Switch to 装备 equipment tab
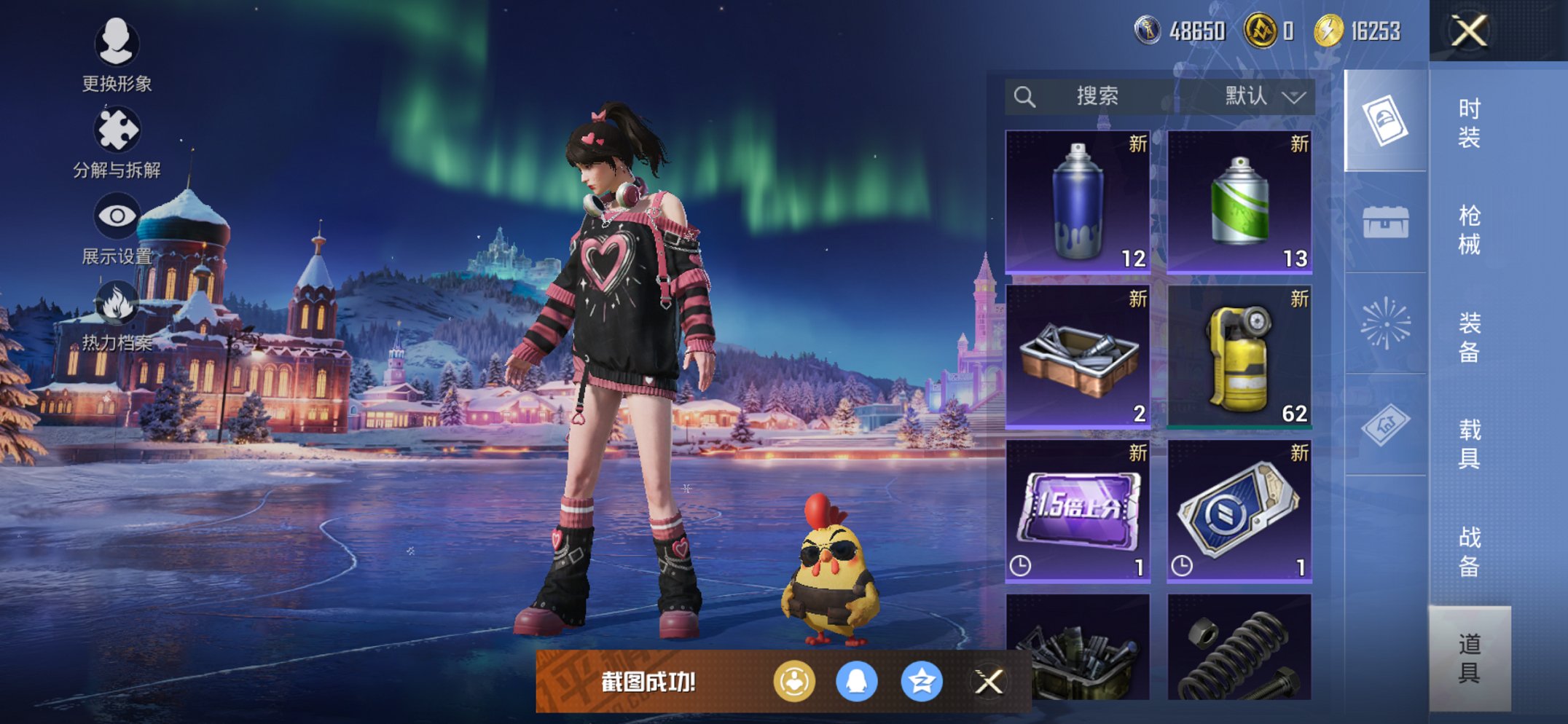 tap(1469, 337)
